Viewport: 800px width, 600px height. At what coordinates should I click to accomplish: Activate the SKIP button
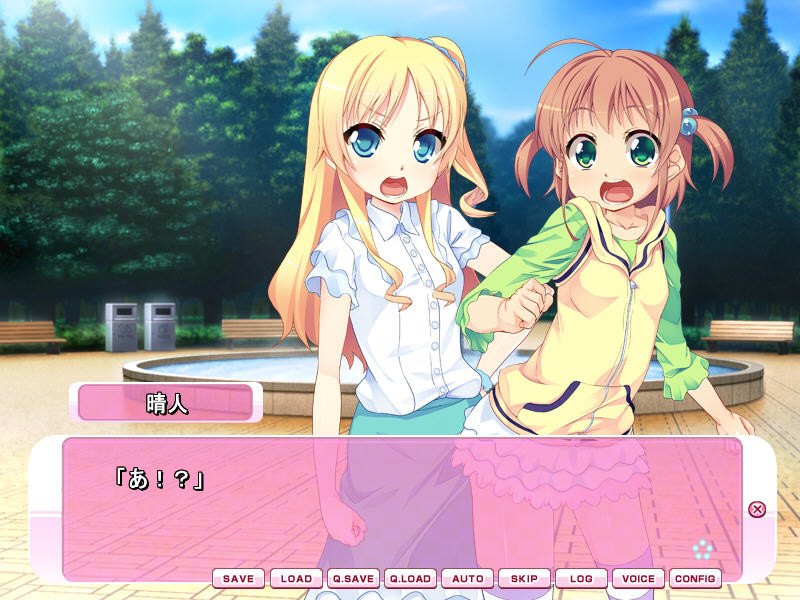(x=524, y=578)
